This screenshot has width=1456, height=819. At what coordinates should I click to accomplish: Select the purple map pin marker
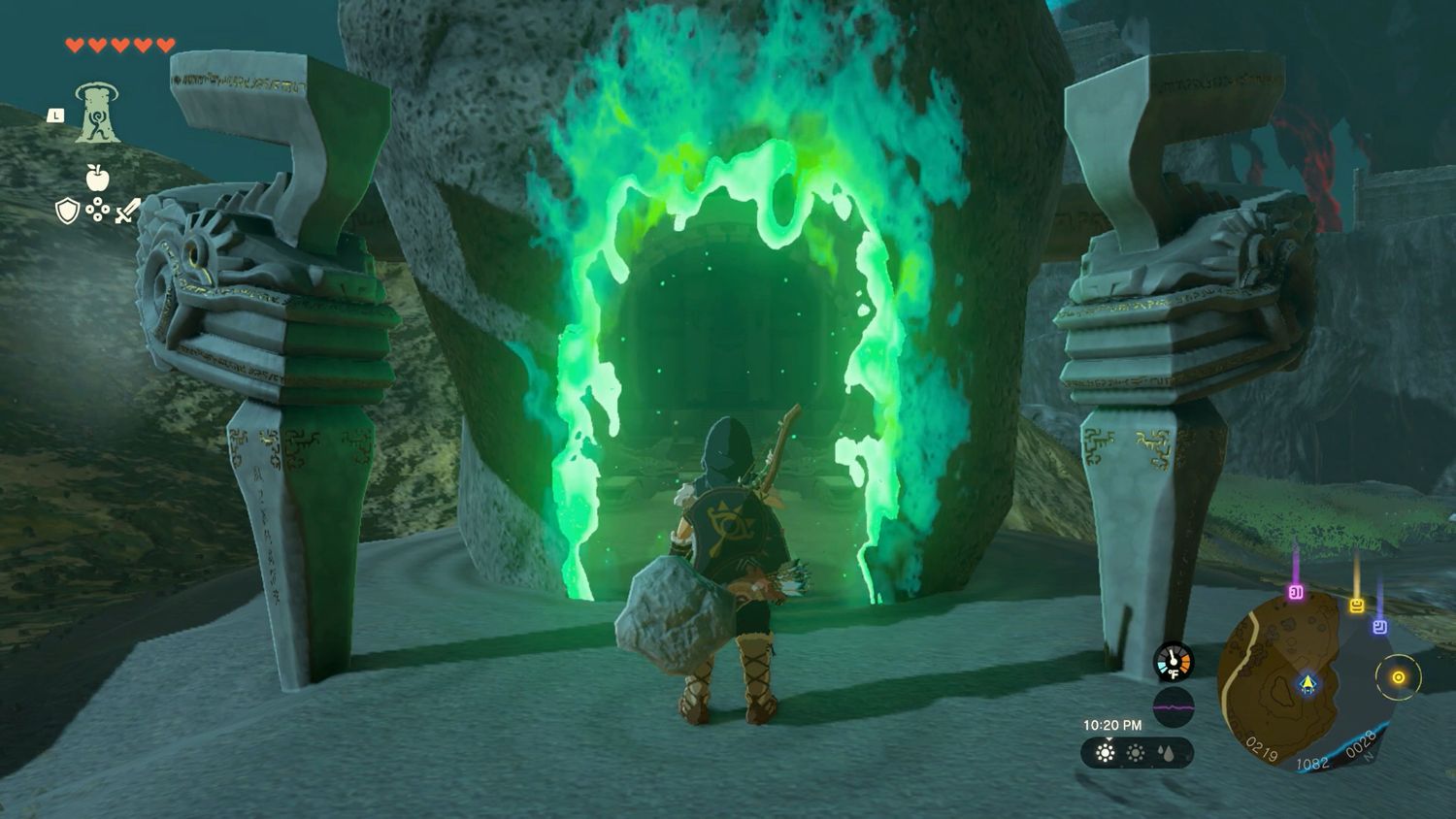(x=1295, y=592)
